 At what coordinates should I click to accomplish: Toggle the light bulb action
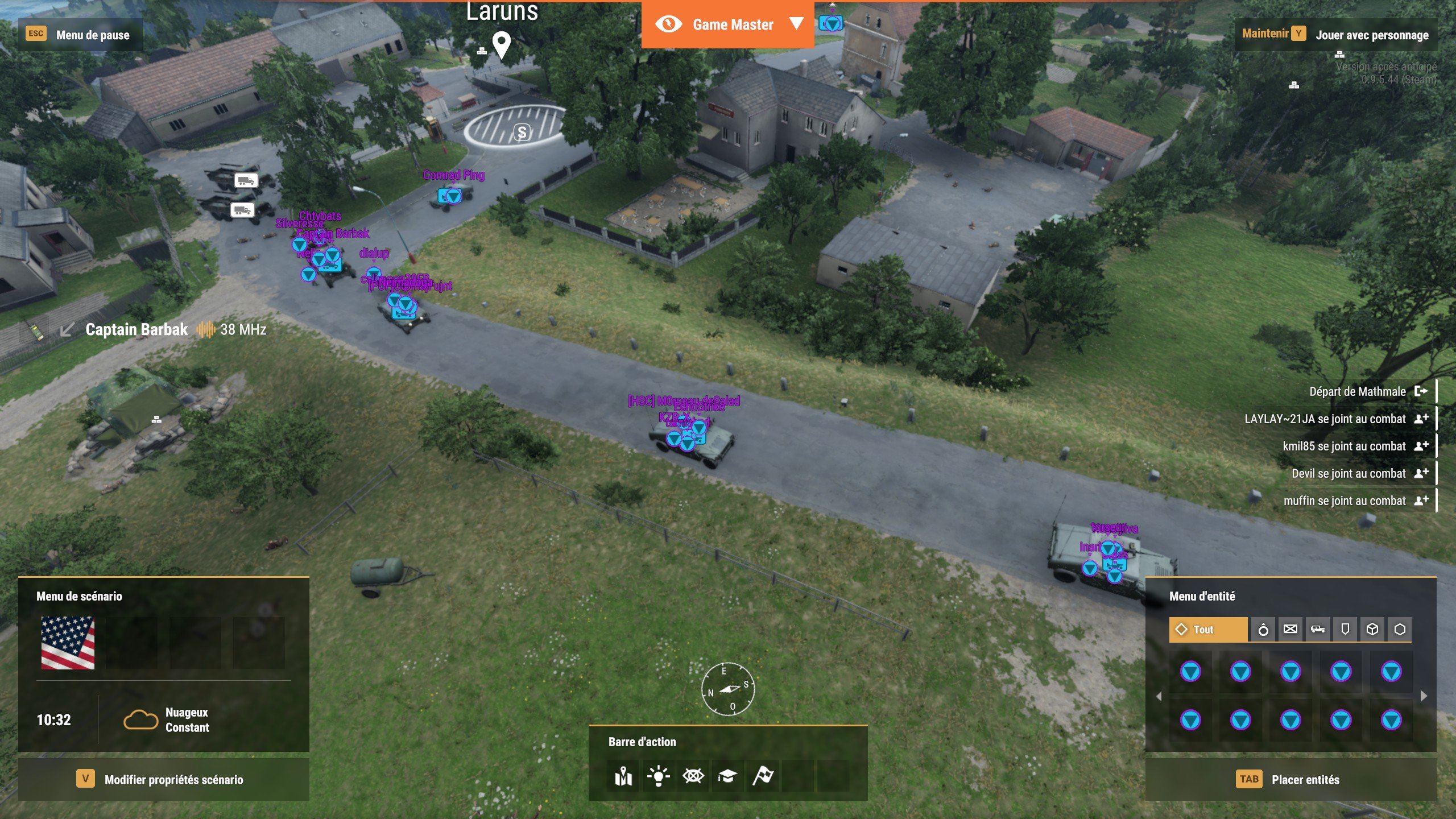tap(658, 776)
